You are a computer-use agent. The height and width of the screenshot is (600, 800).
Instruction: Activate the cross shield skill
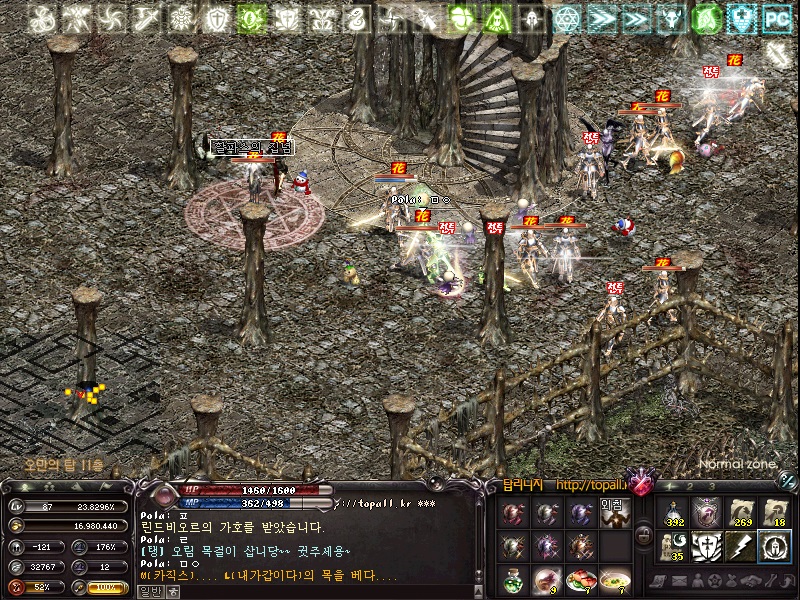pos(706,546)
